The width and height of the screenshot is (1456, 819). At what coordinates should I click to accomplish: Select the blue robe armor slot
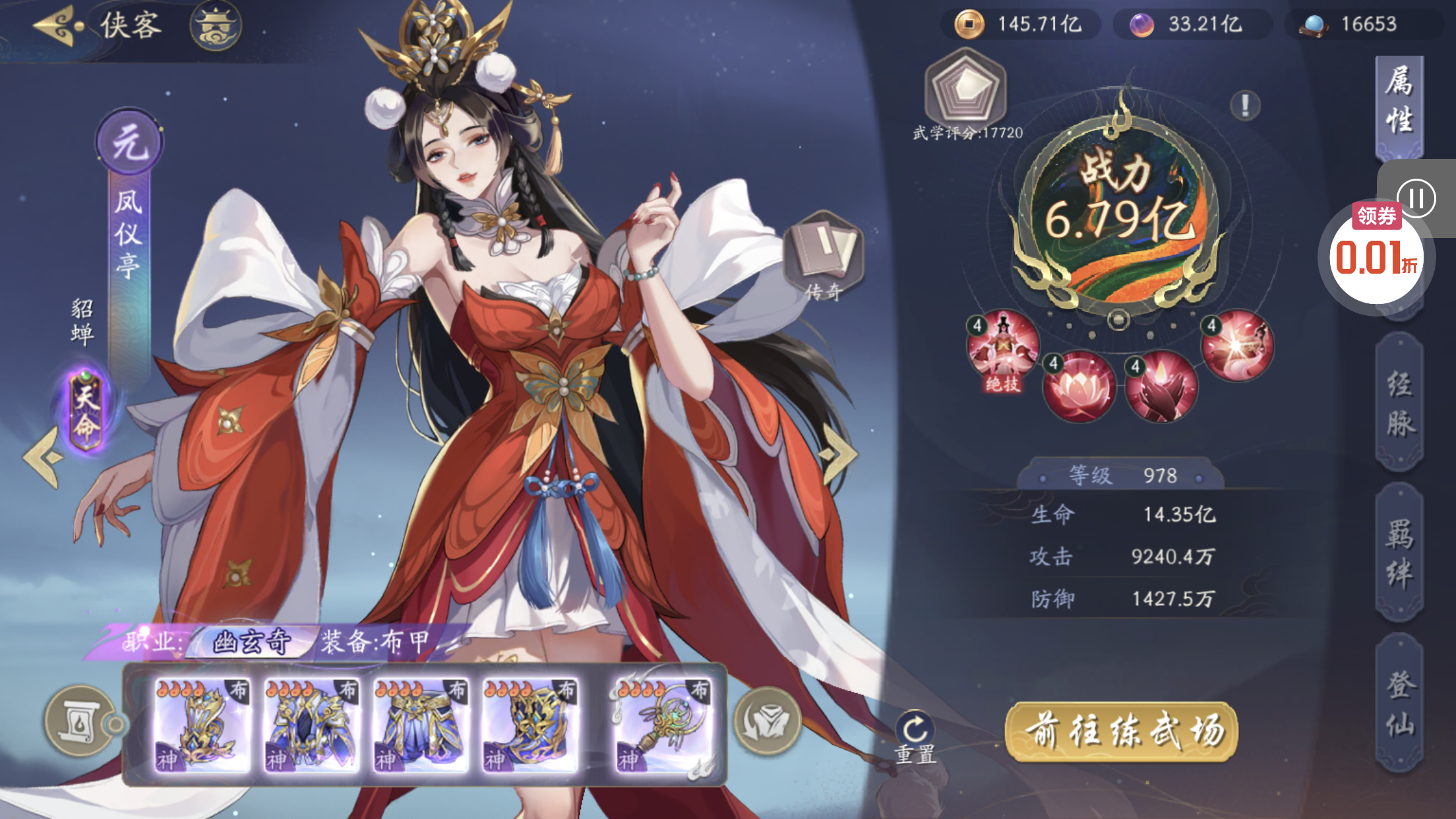pos(311,725)
